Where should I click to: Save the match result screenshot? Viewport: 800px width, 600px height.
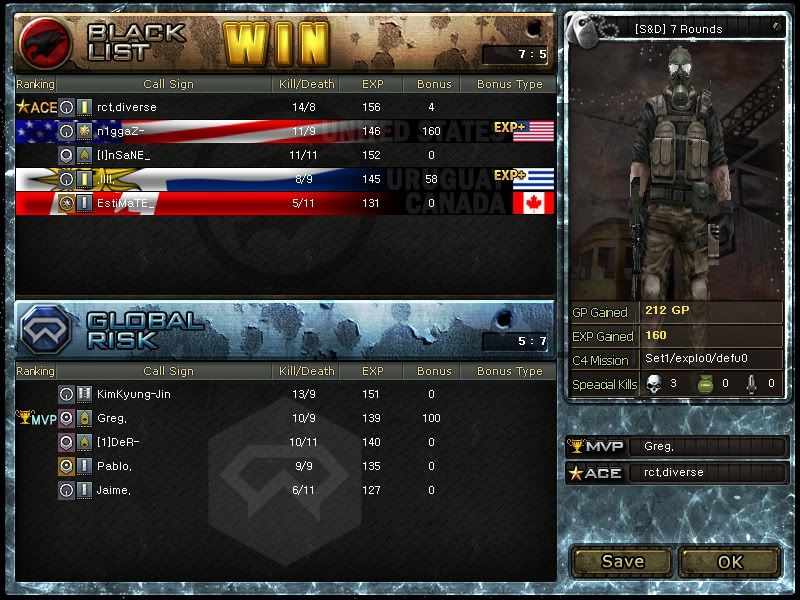[x=622, y=561]
